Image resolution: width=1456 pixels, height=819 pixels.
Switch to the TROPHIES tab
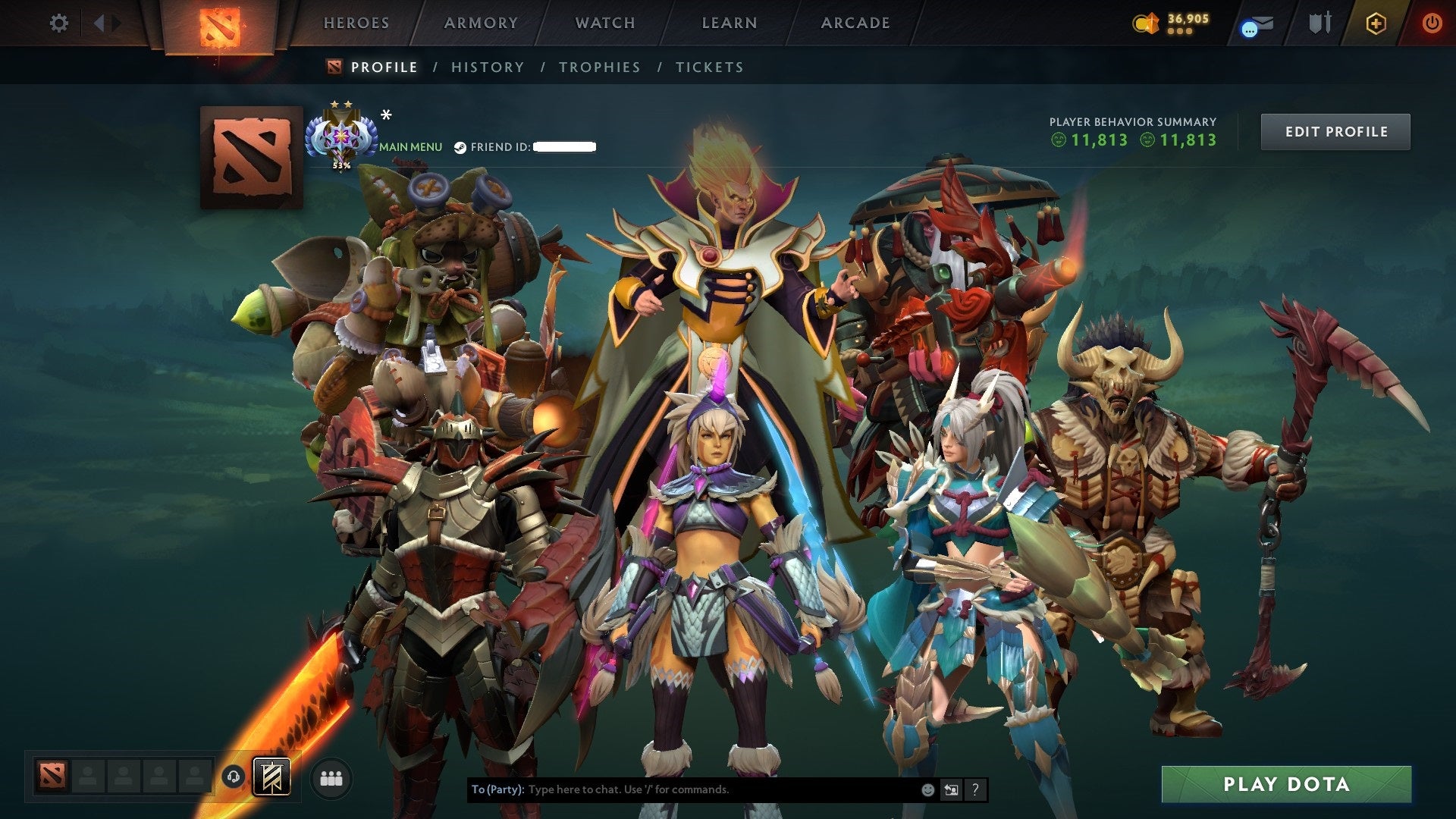coord(599,67)
